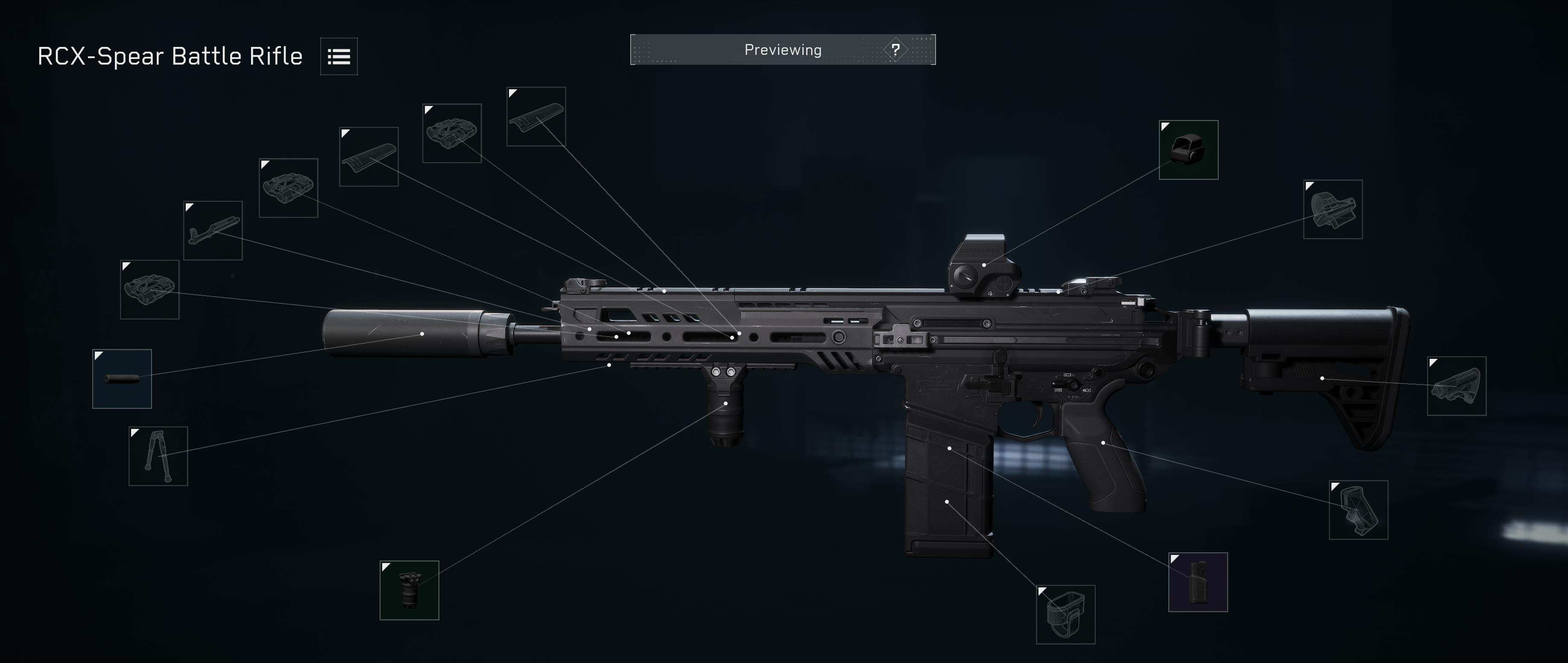This screenshot has width=1568, height=663.
Task: Select the holographic optic sight slot
Action: pos(1188,150)
